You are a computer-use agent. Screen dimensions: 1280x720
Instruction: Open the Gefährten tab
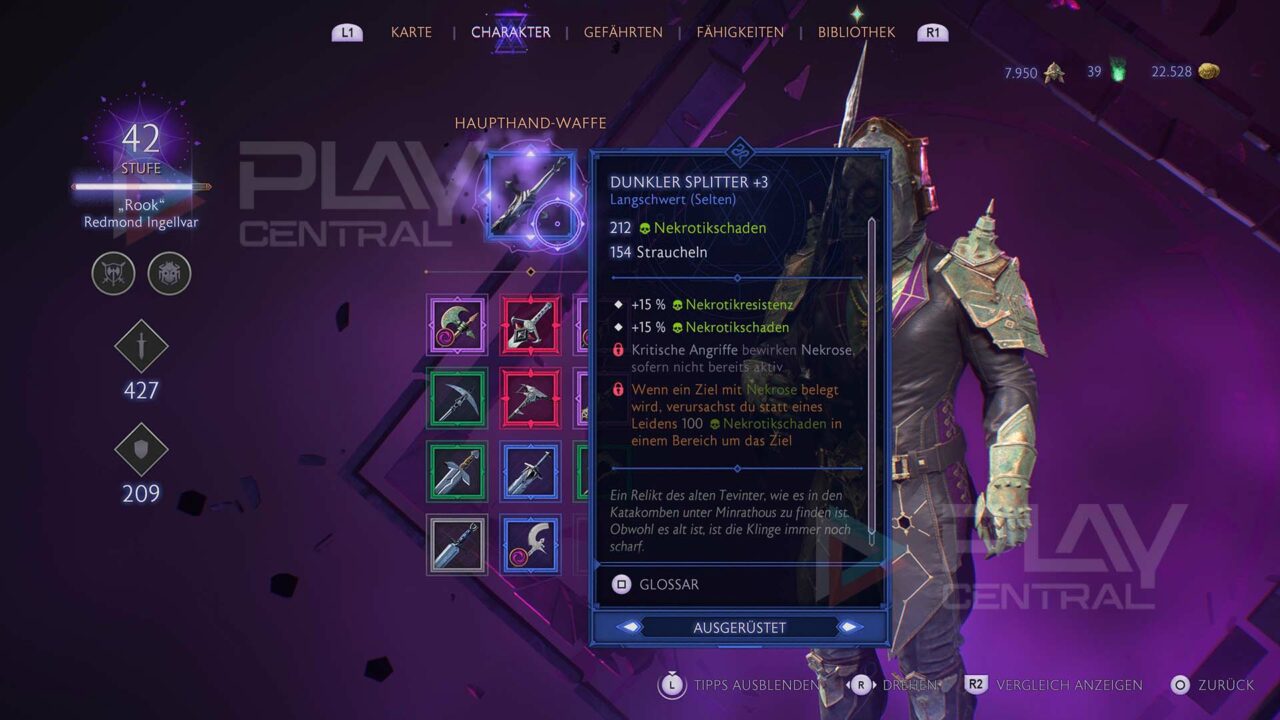623,32
